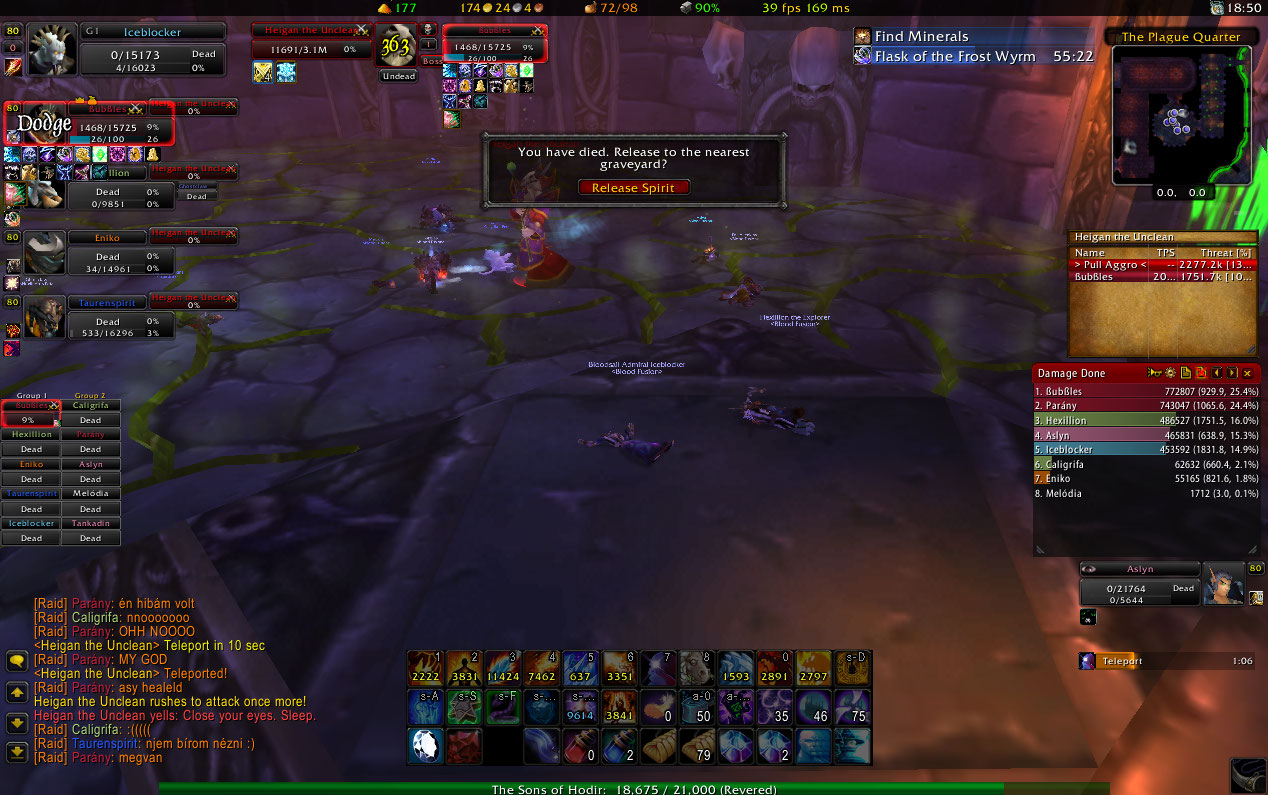Image resolution: width=1268 pixels, height=795 pixels.
Task: Close the Damage Done meter window
Action: 1247,373
